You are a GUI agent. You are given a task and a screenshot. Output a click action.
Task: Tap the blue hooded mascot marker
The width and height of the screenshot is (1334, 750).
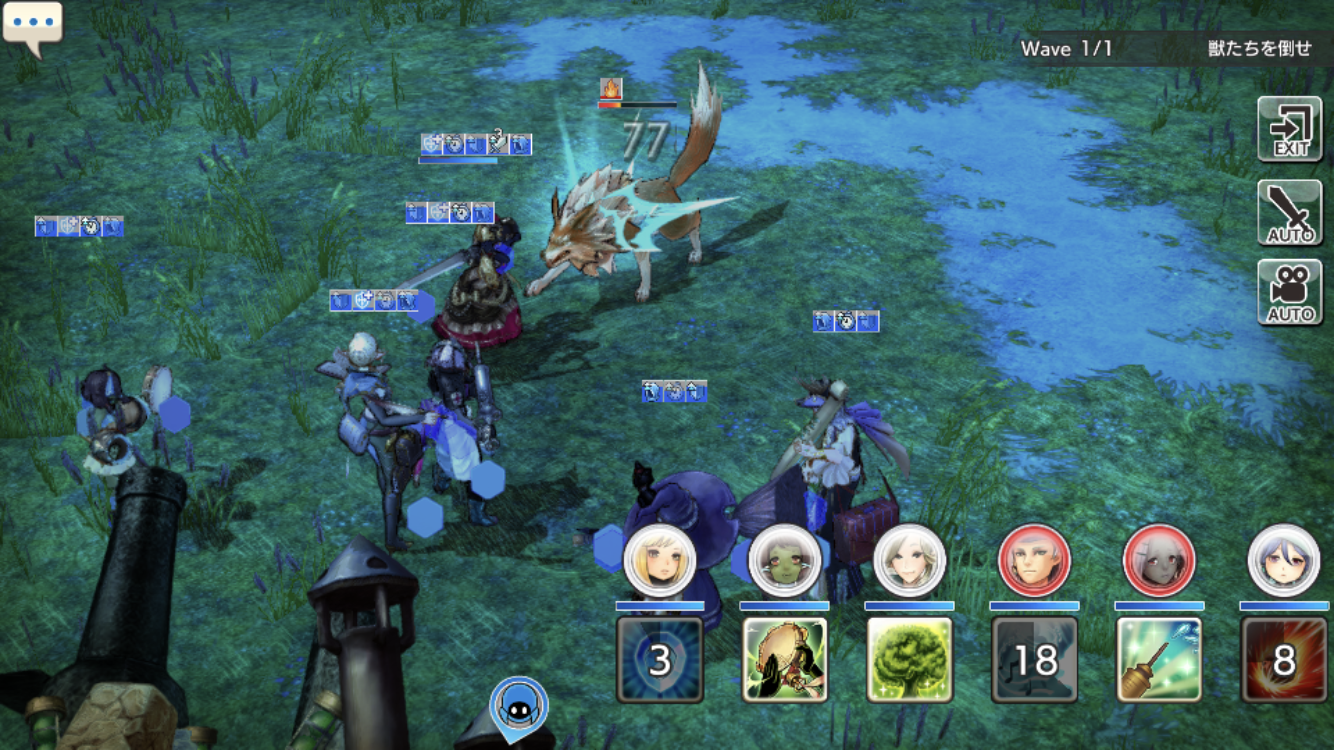518,706
